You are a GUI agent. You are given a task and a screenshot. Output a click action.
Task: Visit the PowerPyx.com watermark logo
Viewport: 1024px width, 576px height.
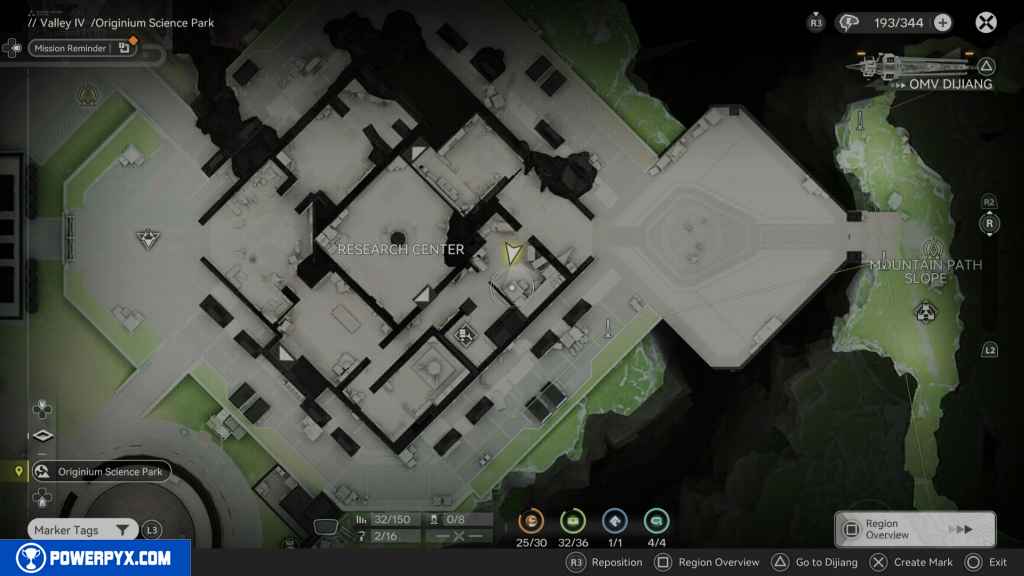tap(95, 558)
